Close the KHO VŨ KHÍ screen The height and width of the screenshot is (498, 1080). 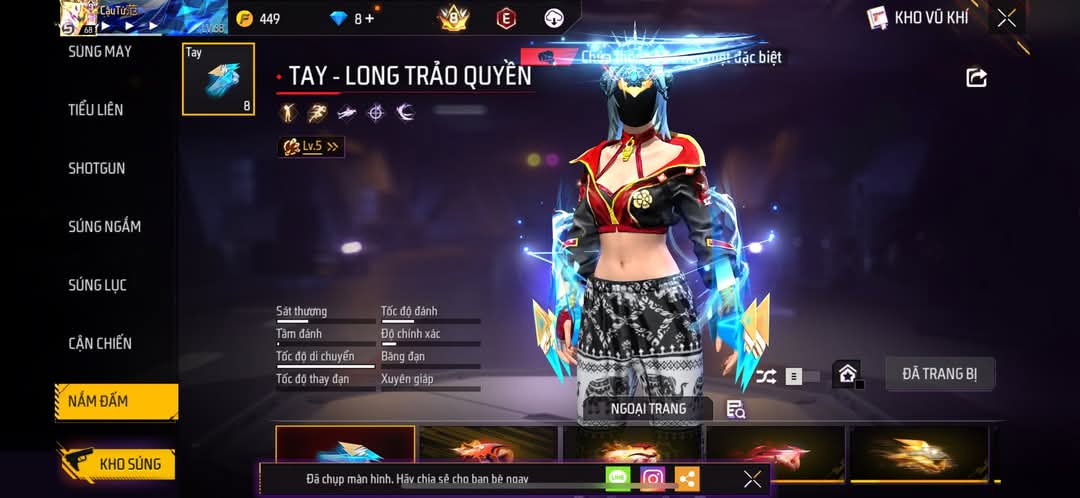tap(1006, 18)
